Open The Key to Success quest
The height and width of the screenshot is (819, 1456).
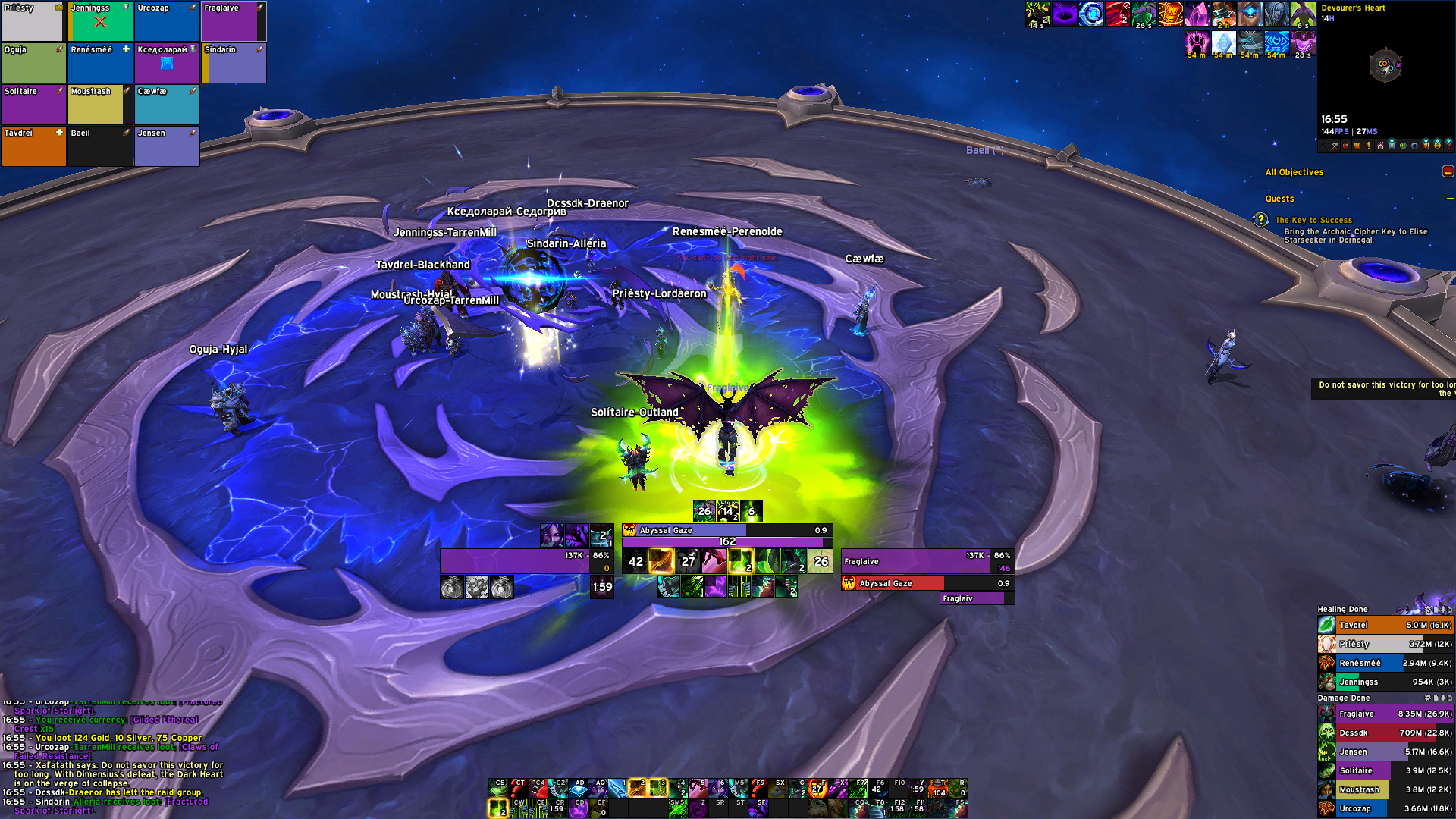(x=1313, y=220)
